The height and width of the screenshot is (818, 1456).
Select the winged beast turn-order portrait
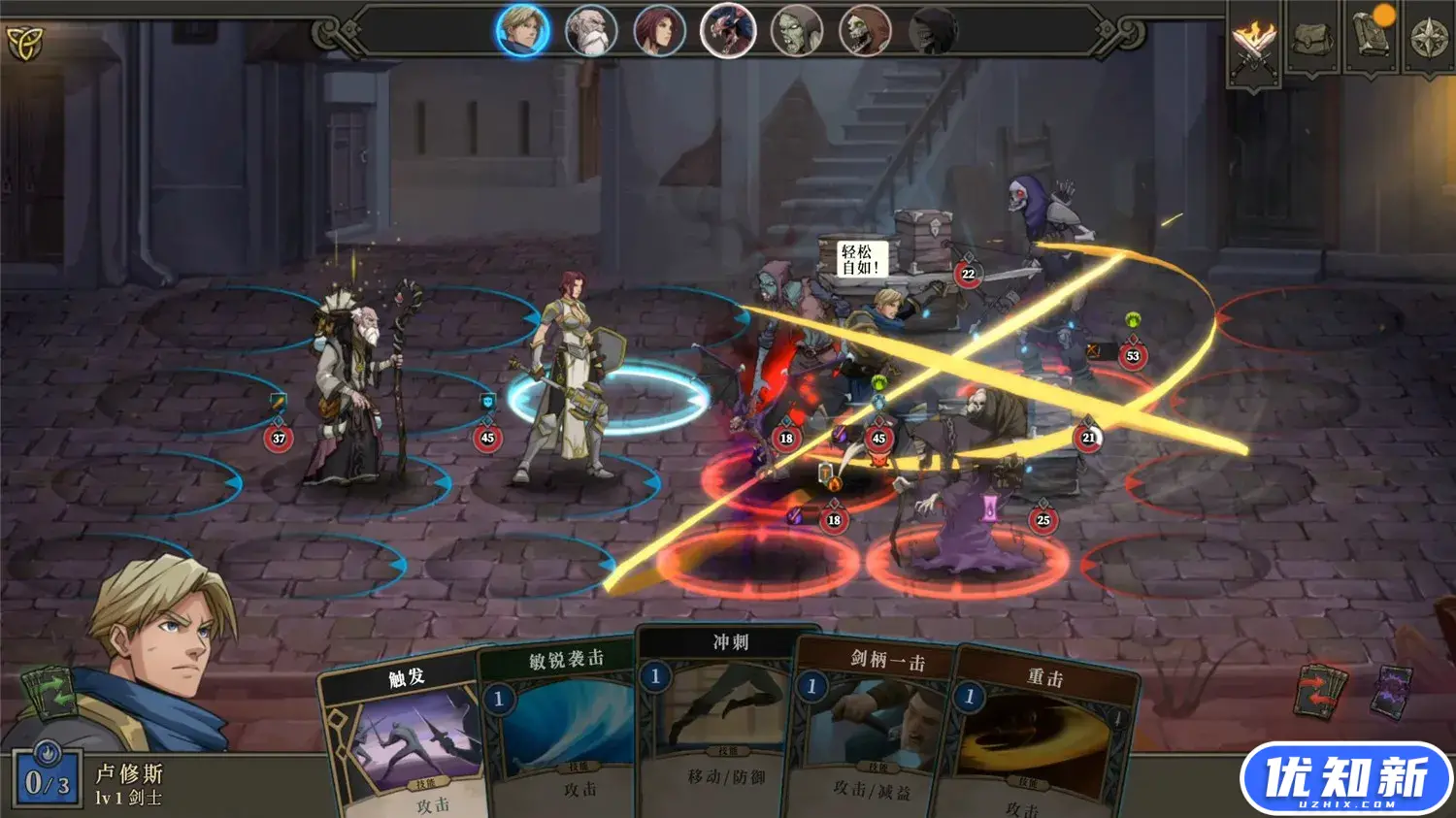[728, 31]
